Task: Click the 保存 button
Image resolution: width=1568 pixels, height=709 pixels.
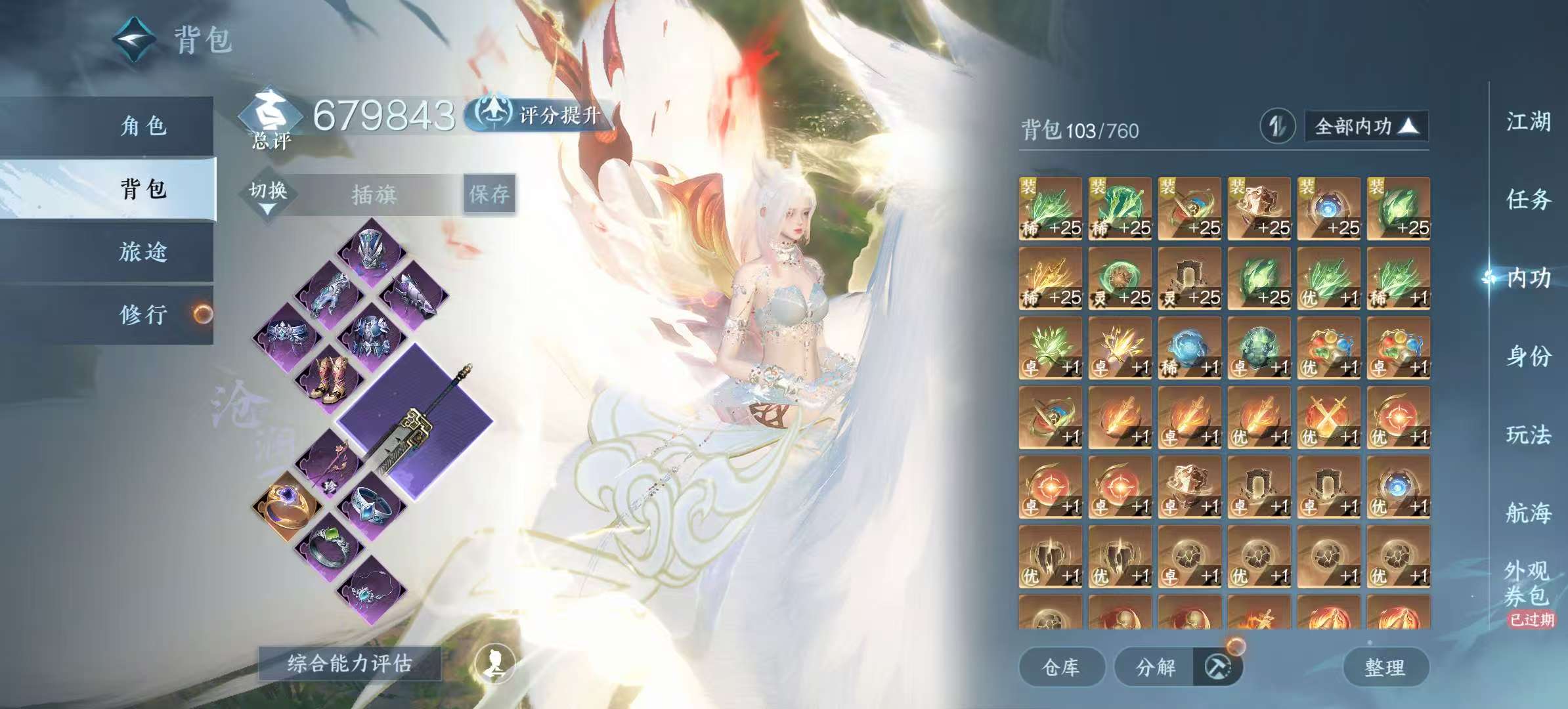Action: 489,194
